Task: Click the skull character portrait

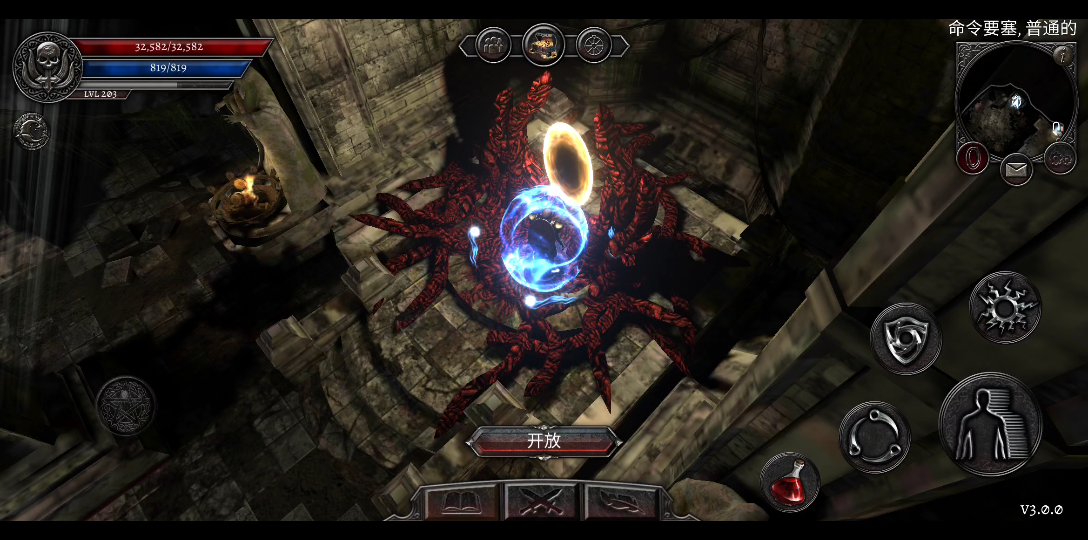Action: [x=46, y=67]
